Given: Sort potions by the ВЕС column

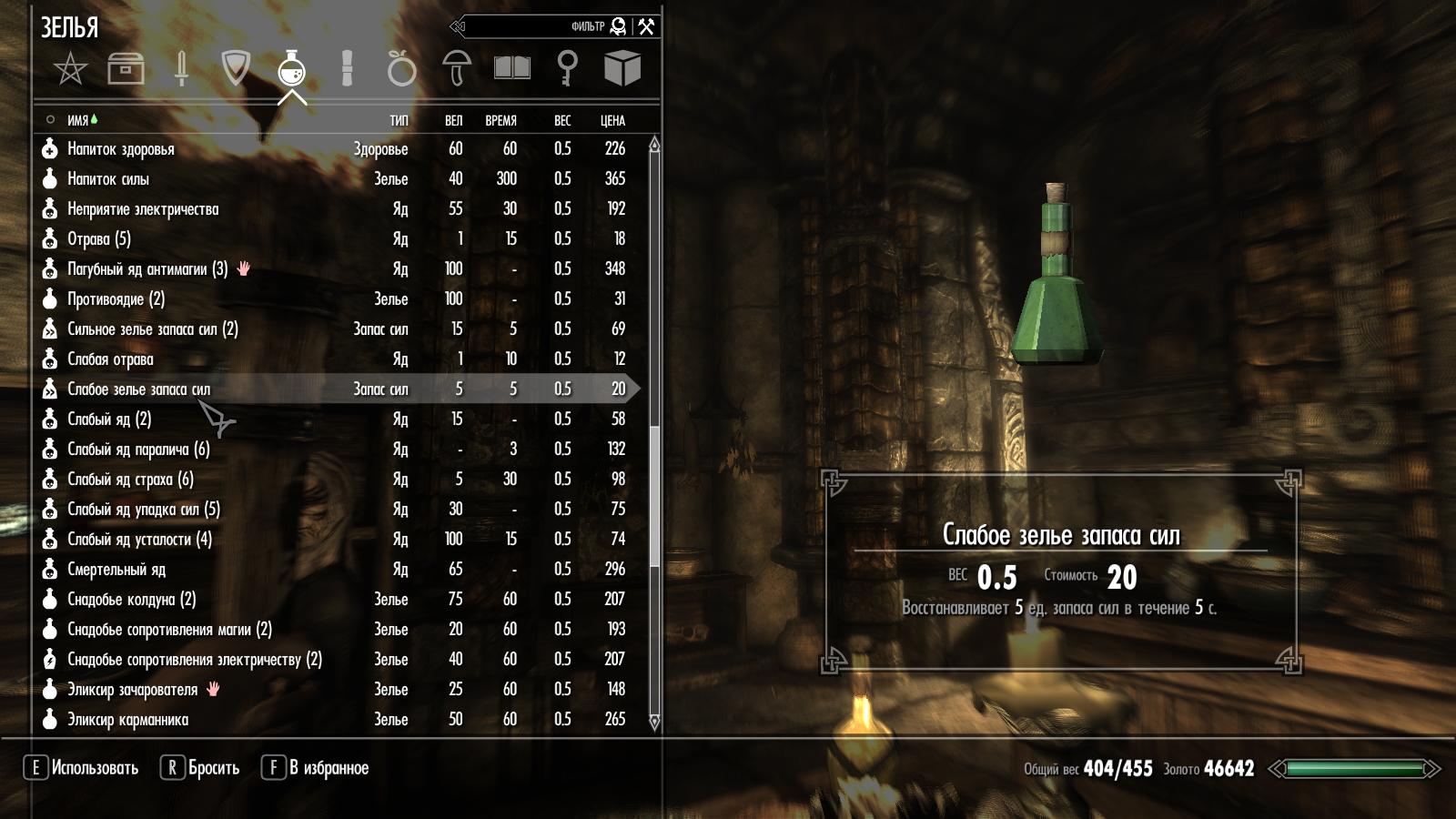Looking at the screenshot, I should coord(562,120).
